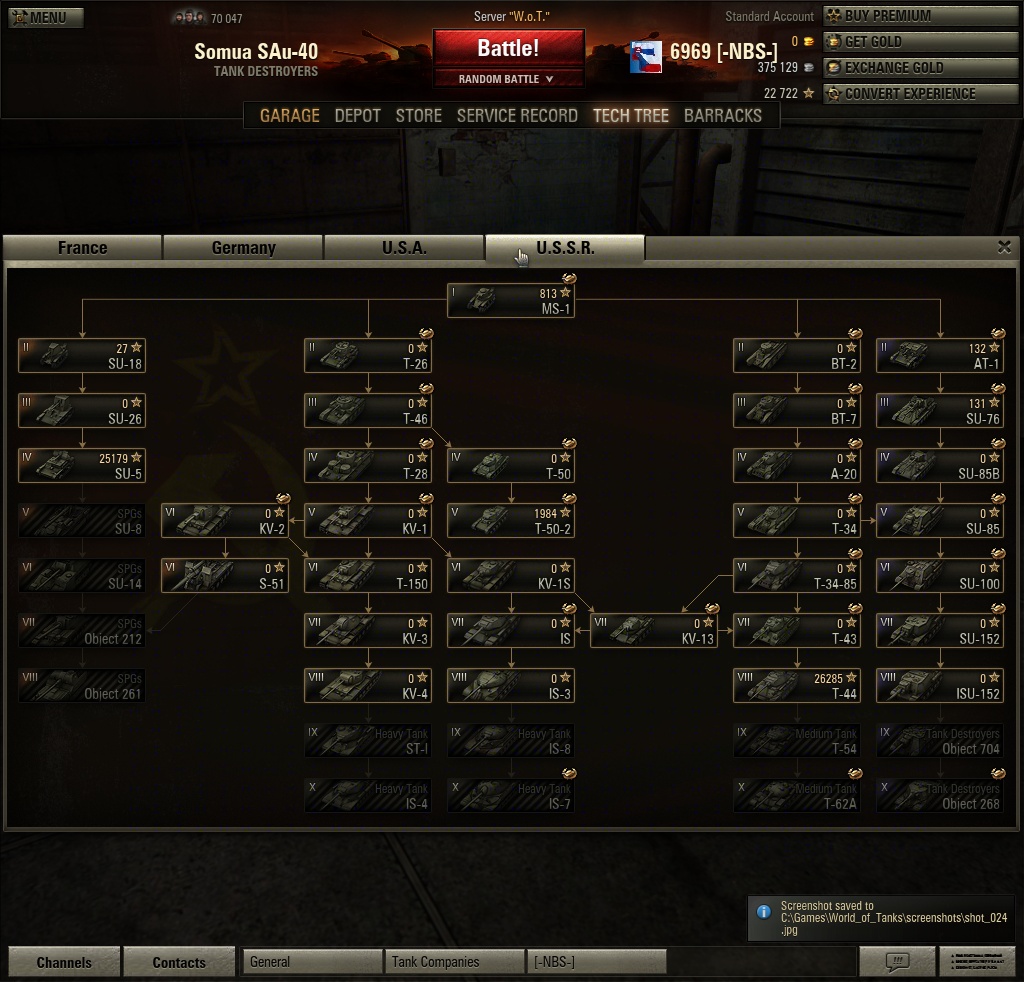Open the Depot section

[357, 116]
